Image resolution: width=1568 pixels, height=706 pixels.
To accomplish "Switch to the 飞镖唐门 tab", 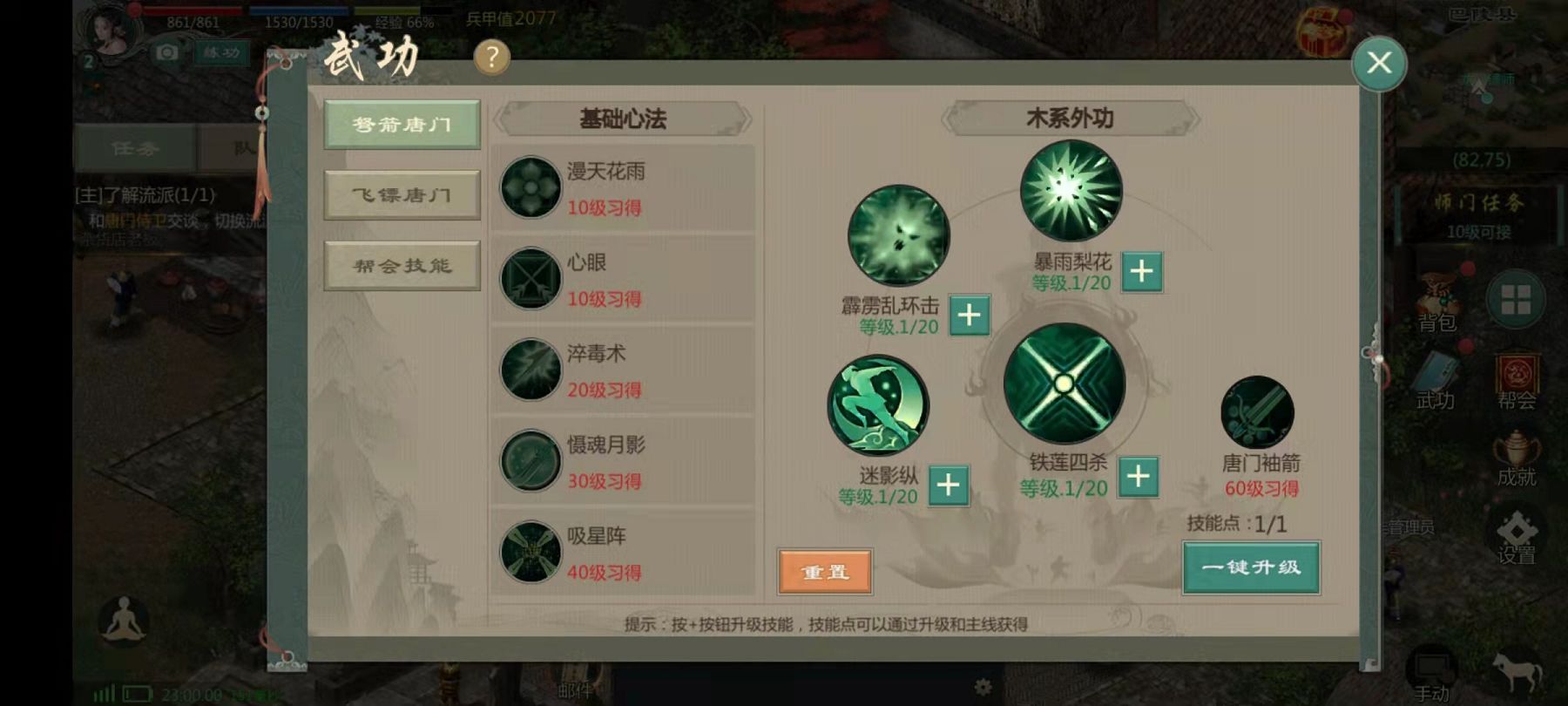I will pos(402,194).
